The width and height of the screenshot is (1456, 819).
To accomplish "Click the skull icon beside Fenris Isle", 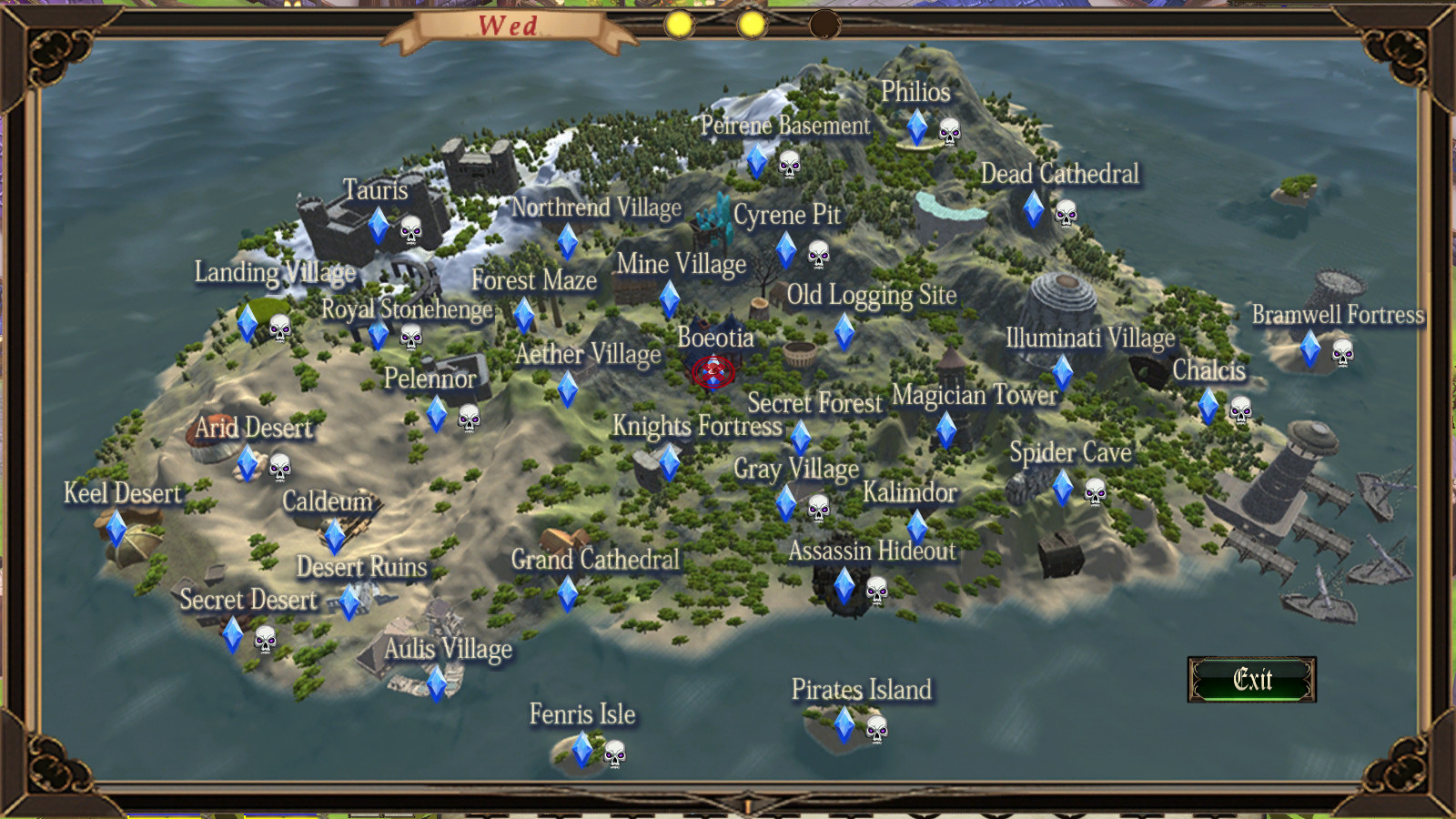I will [615, 754].
